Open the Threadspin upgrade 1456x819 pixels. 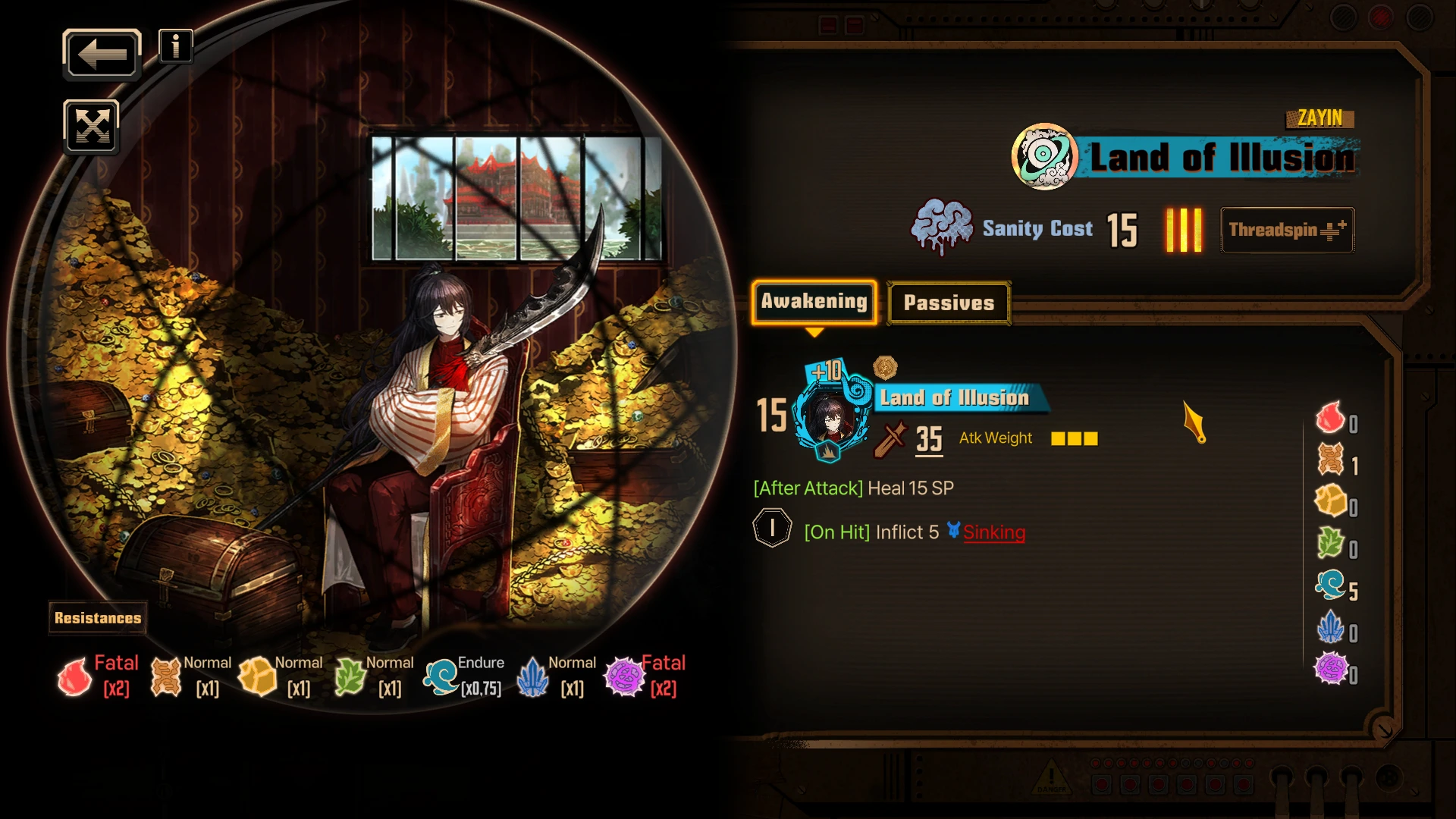pos(1287,230)
